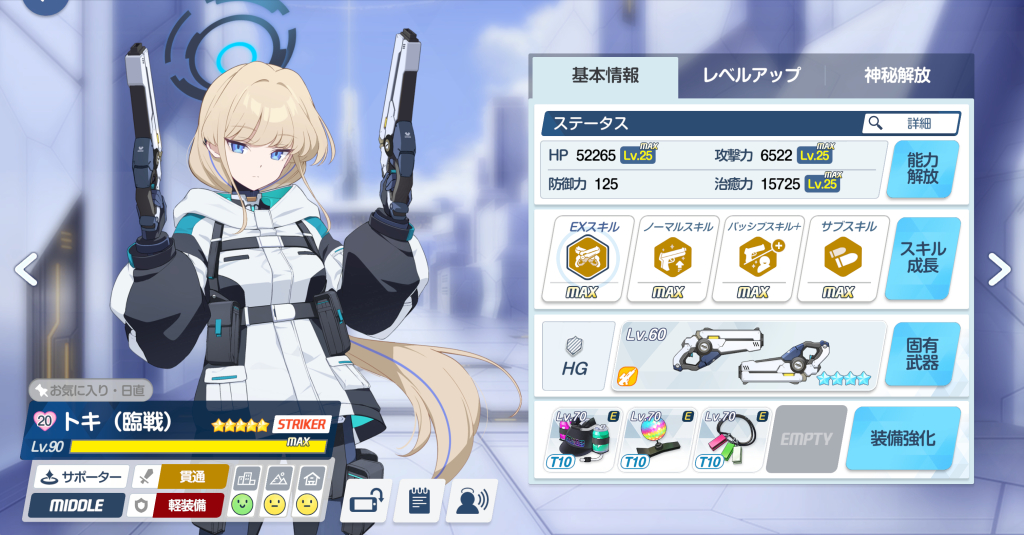Open the 能力解放 menu
1024x535 pixels.
click(922, 169)
